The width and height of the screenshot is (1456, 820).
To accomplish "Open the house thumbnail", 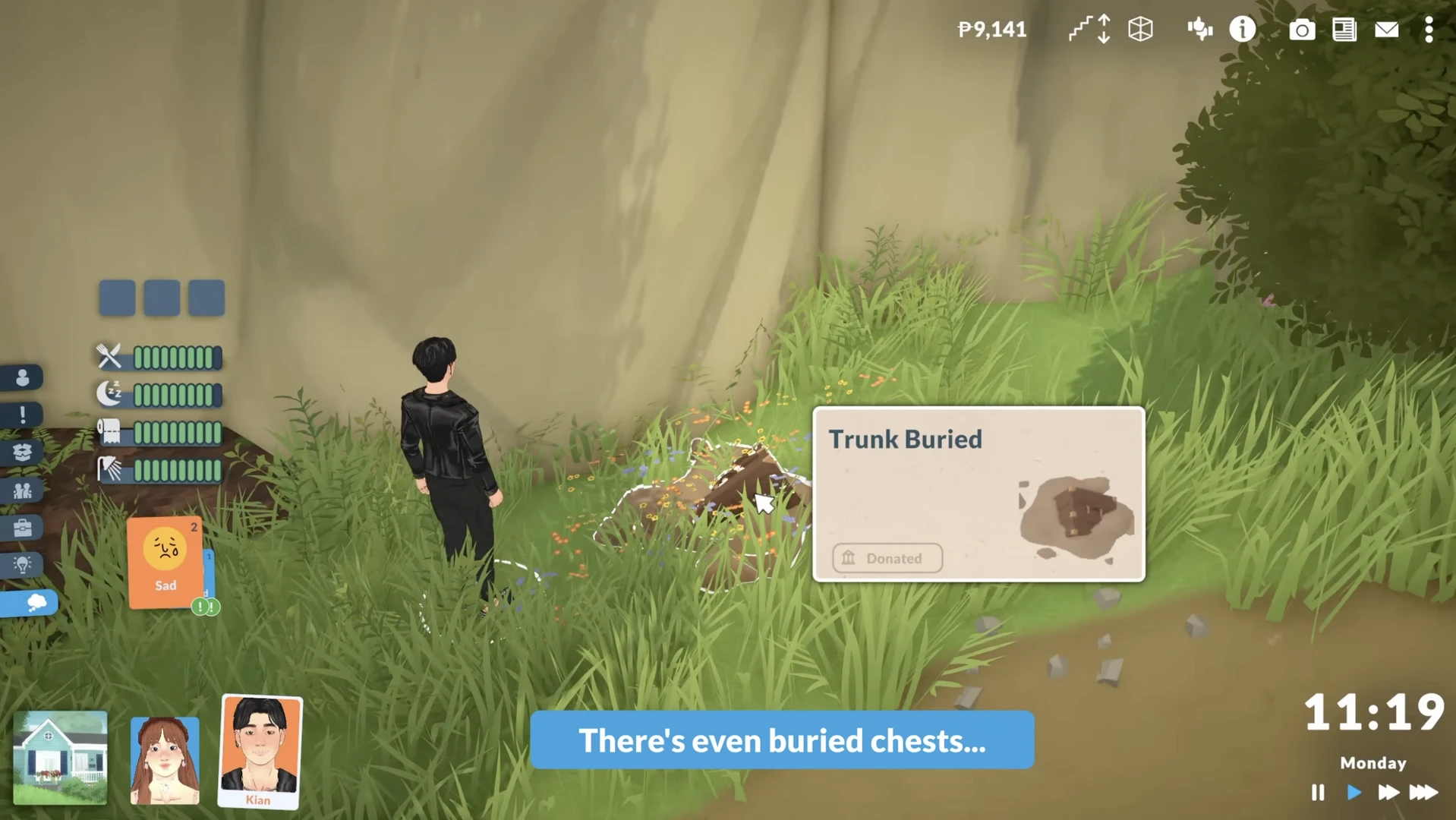I will coord(60,757).
